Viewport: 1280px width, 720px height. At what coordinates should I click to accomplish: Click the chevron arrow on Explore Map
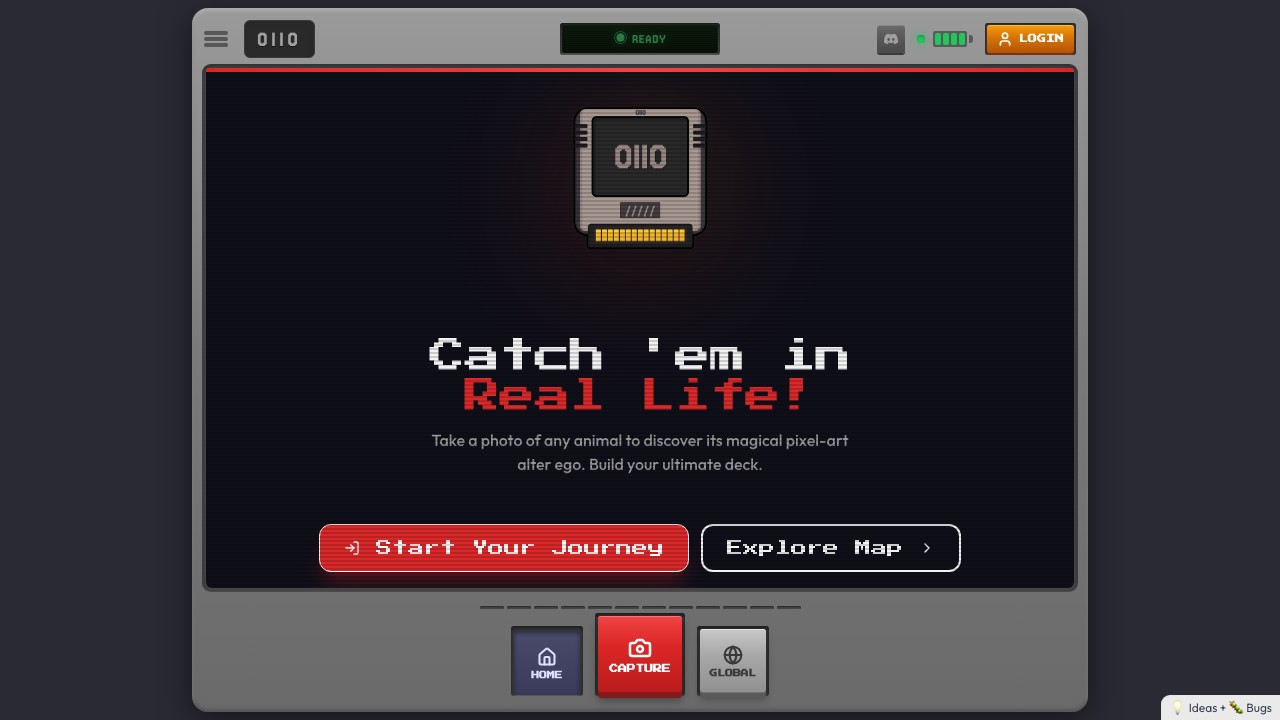coord(926,548)
